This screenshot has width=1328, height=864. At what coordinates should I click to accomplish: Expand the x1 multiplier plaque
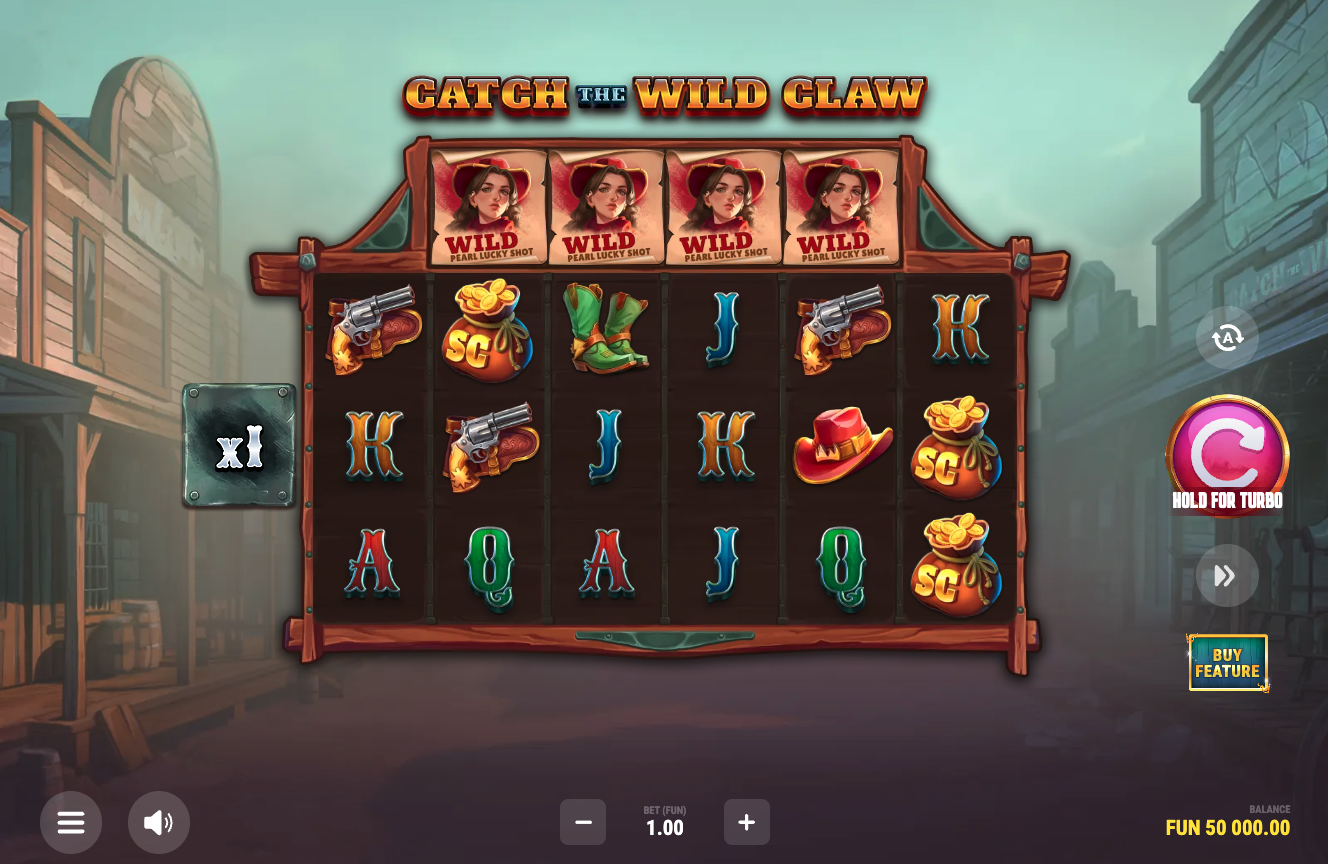[x=238, y=445]
